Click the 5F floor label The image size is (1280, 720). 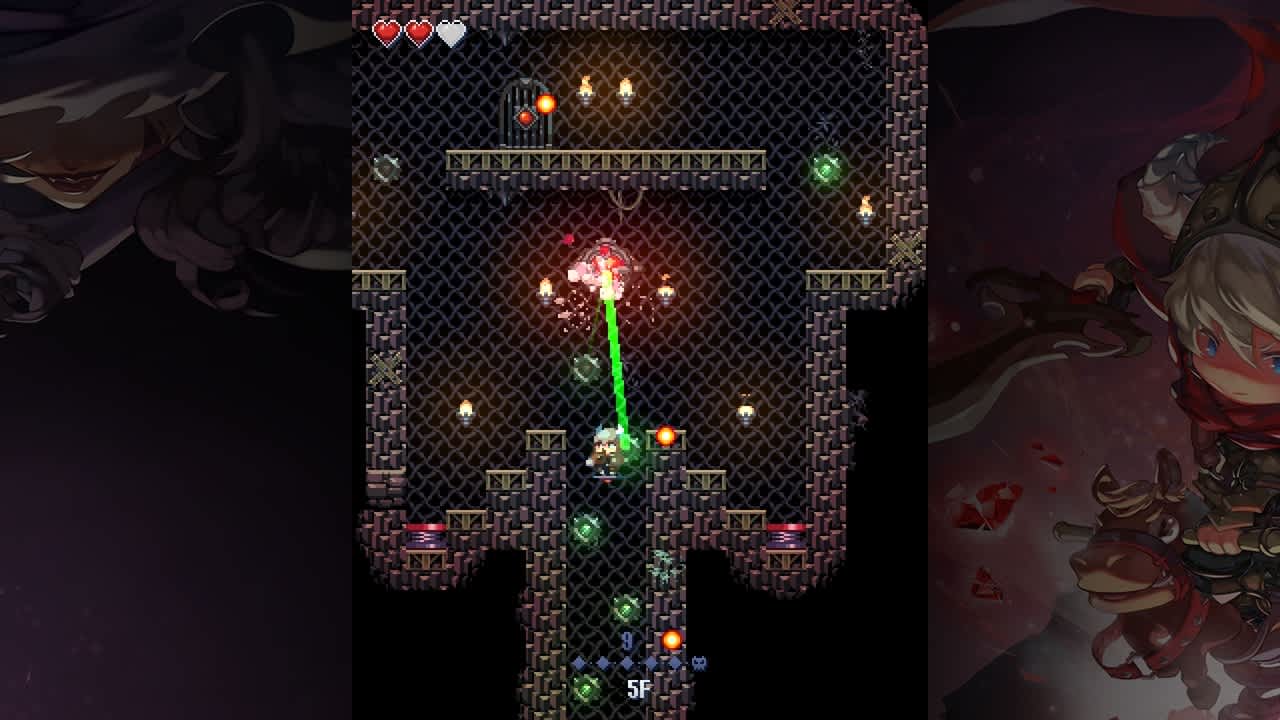(641, 688)
